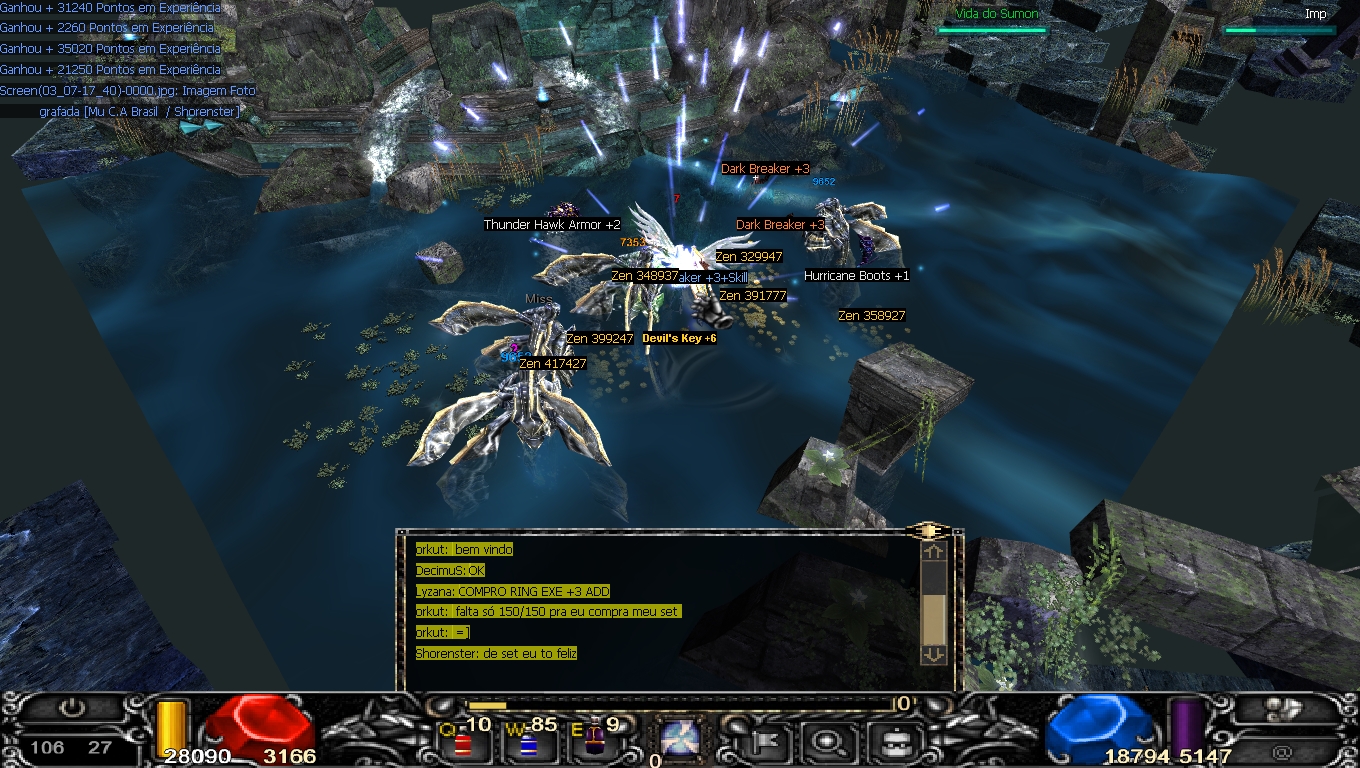Click the chat log up arrow

(933, 550)
